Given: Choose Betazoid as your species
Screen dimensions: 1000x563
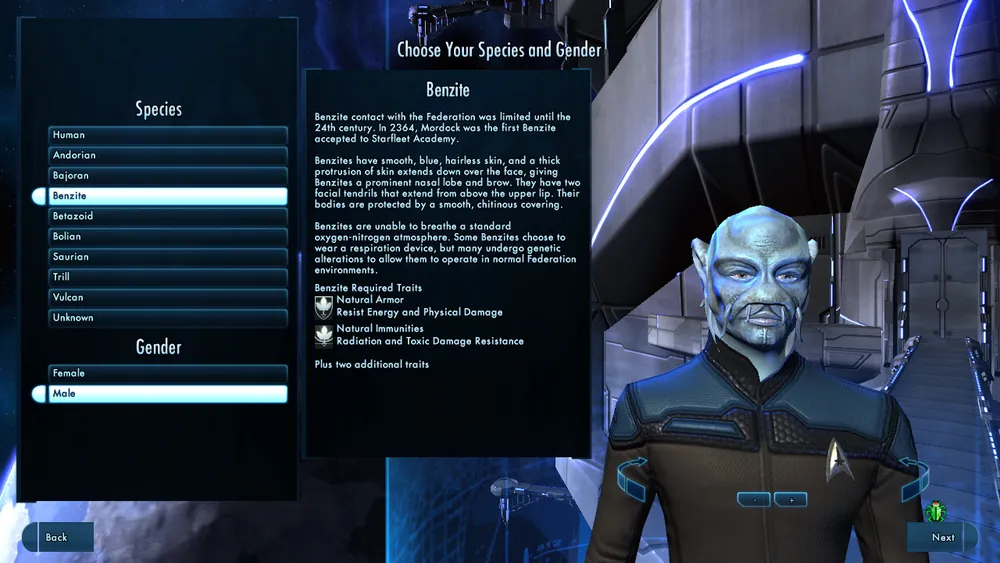Looking at the screenshot, I should (168, 216).
